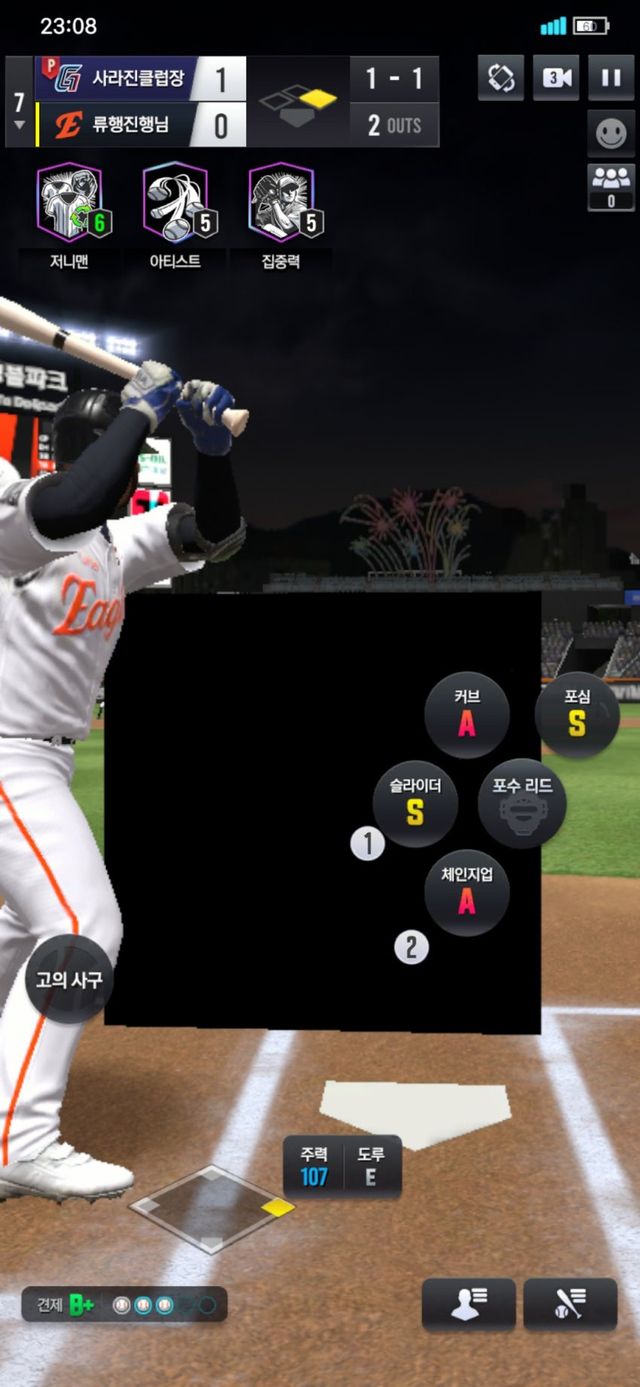
Task: Tap the 견제 pickoff gauge
Action: point(125,1305)
